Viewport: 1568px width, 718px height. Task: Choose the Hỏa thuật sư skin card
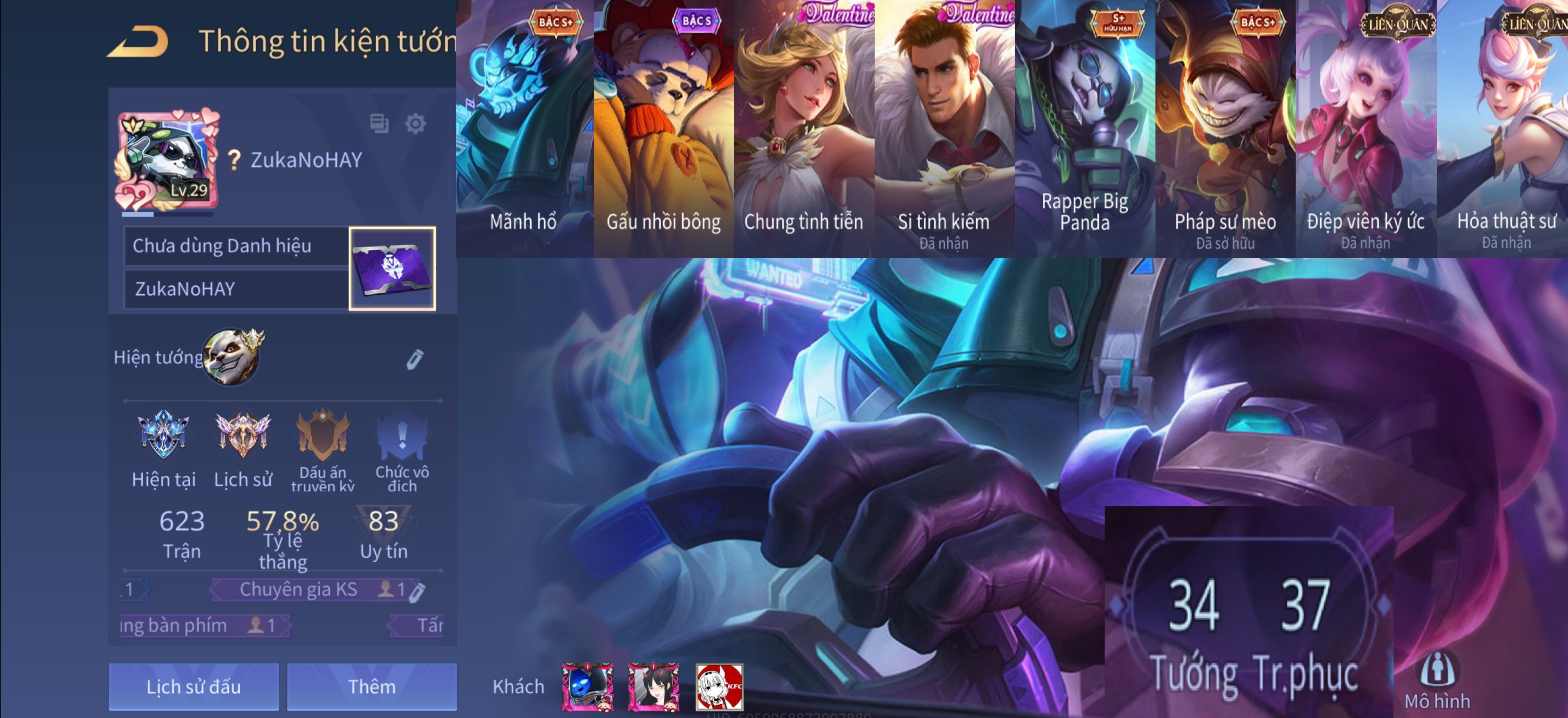[x=1504, y=128]
